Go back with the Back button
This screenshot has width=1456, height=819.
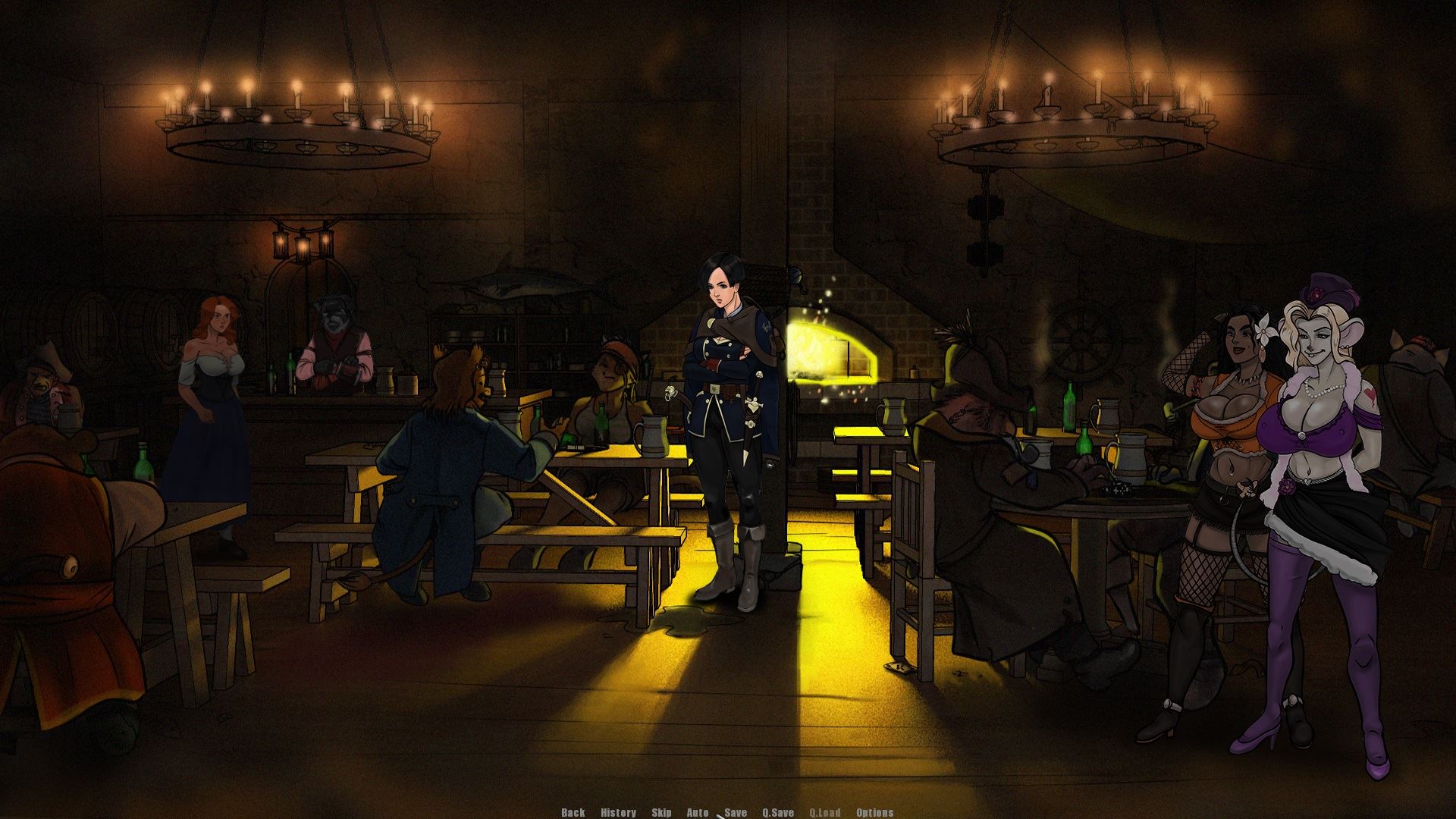pos(573,812)
